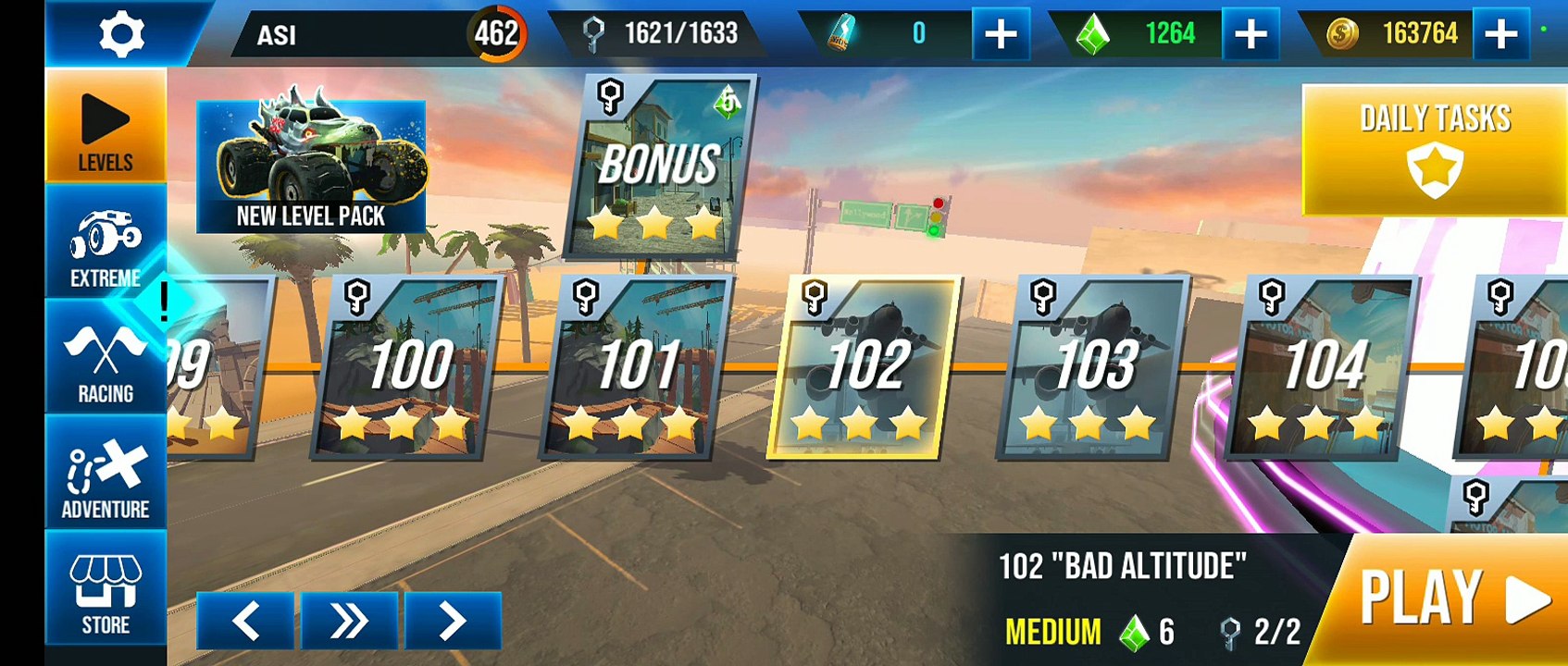The height and width of the screenshot is (666, 1568).
Task: Pick level 103 tile
Action: [x=1093, y=367]
